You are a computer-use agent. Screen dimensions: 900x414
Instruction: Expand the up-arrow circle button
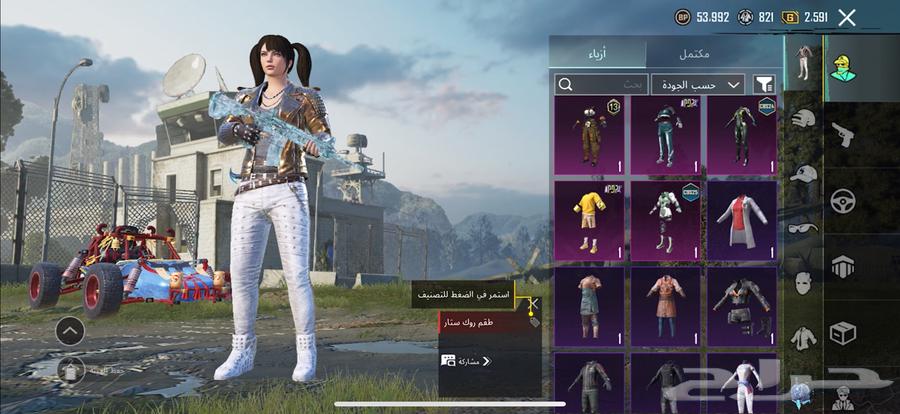coord(69,330)
